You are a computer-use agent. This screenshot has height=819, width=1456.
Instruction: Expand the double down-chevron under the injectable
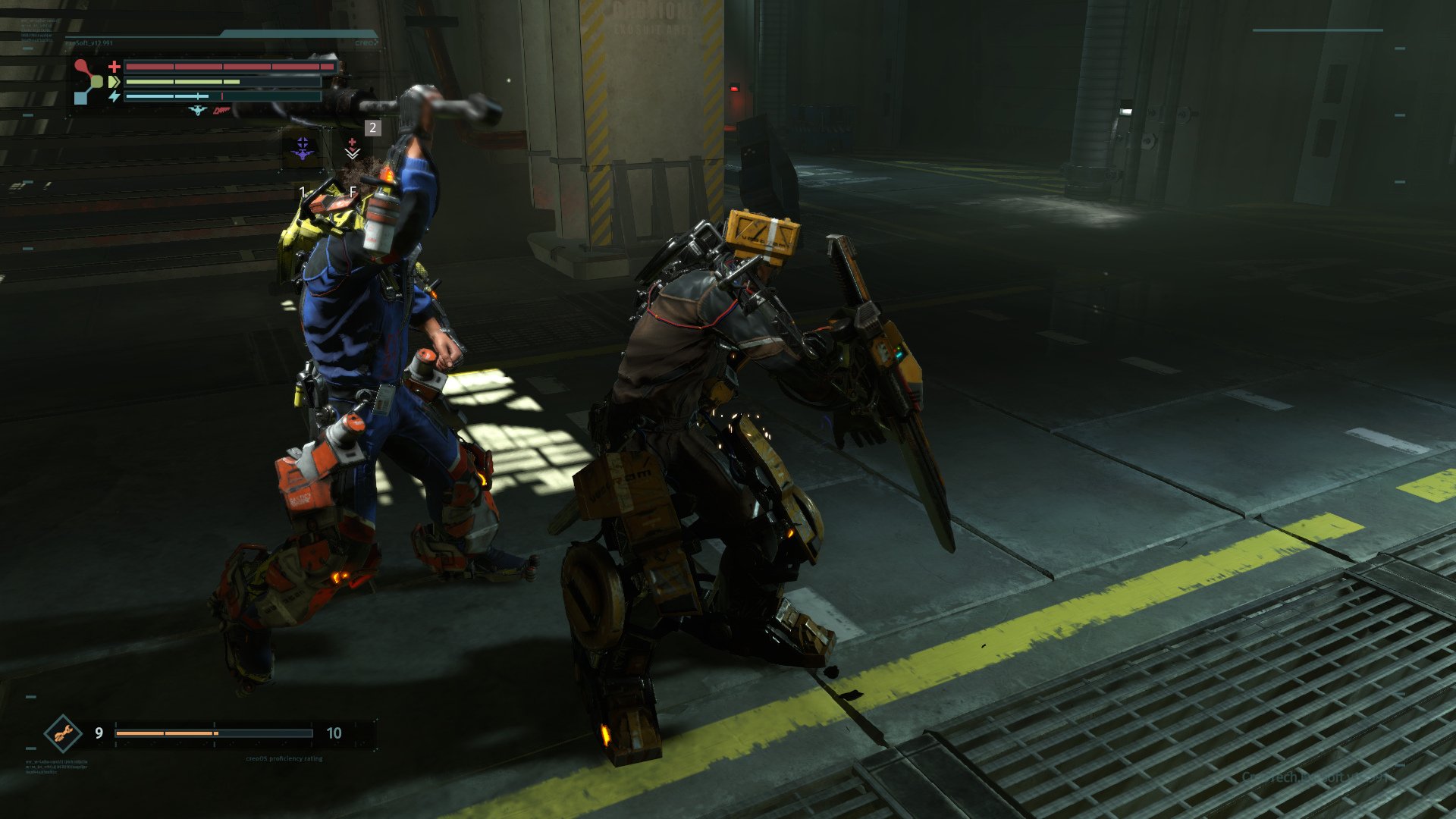(353, 155)
